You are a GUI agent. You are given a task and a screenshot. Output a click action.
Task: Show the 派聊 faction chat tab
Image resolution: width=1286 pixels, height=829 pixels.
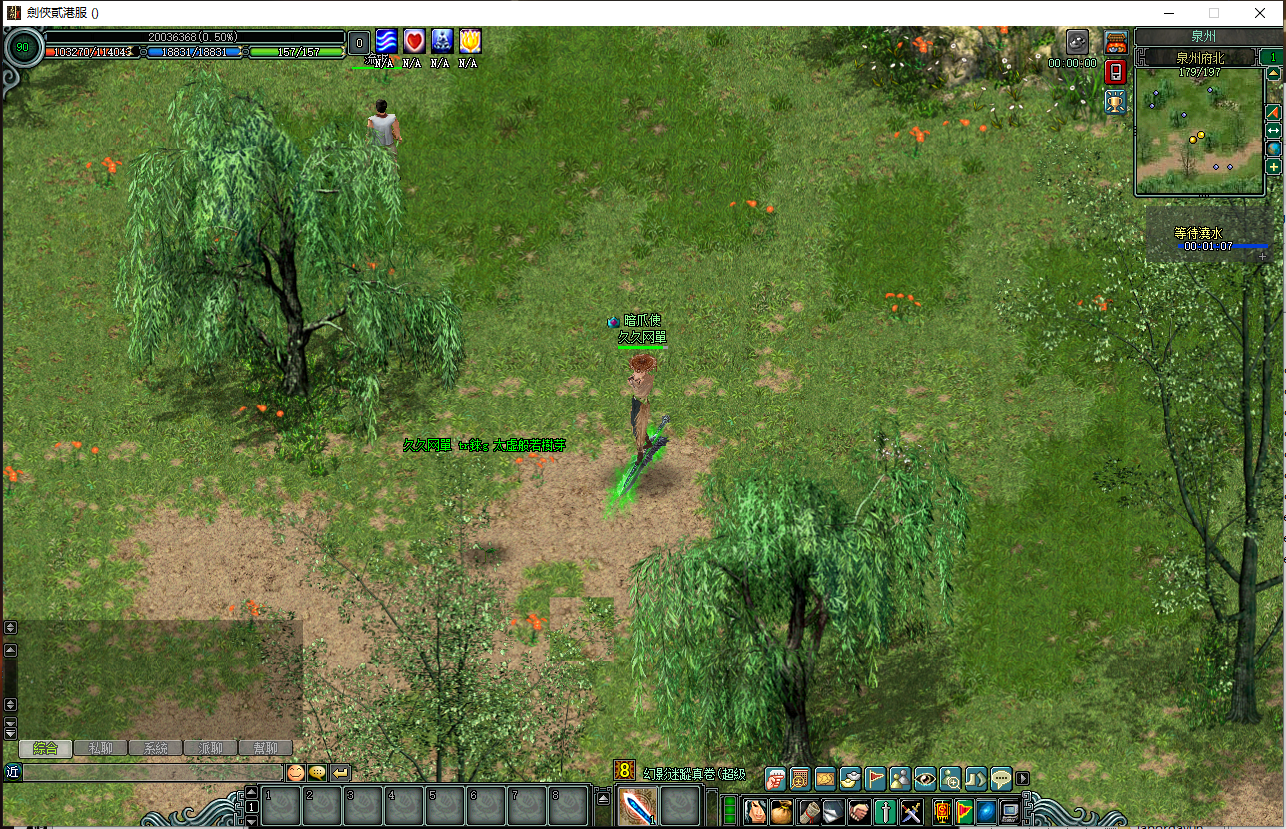(x=210, y=748)
